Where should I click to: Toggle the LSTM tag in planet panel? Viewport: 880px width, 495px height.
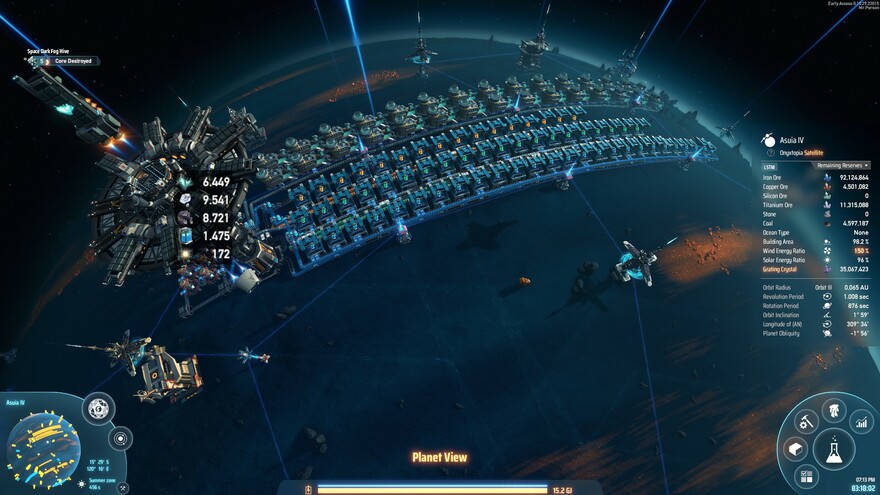pyautogui.click(x=769, y=167)
